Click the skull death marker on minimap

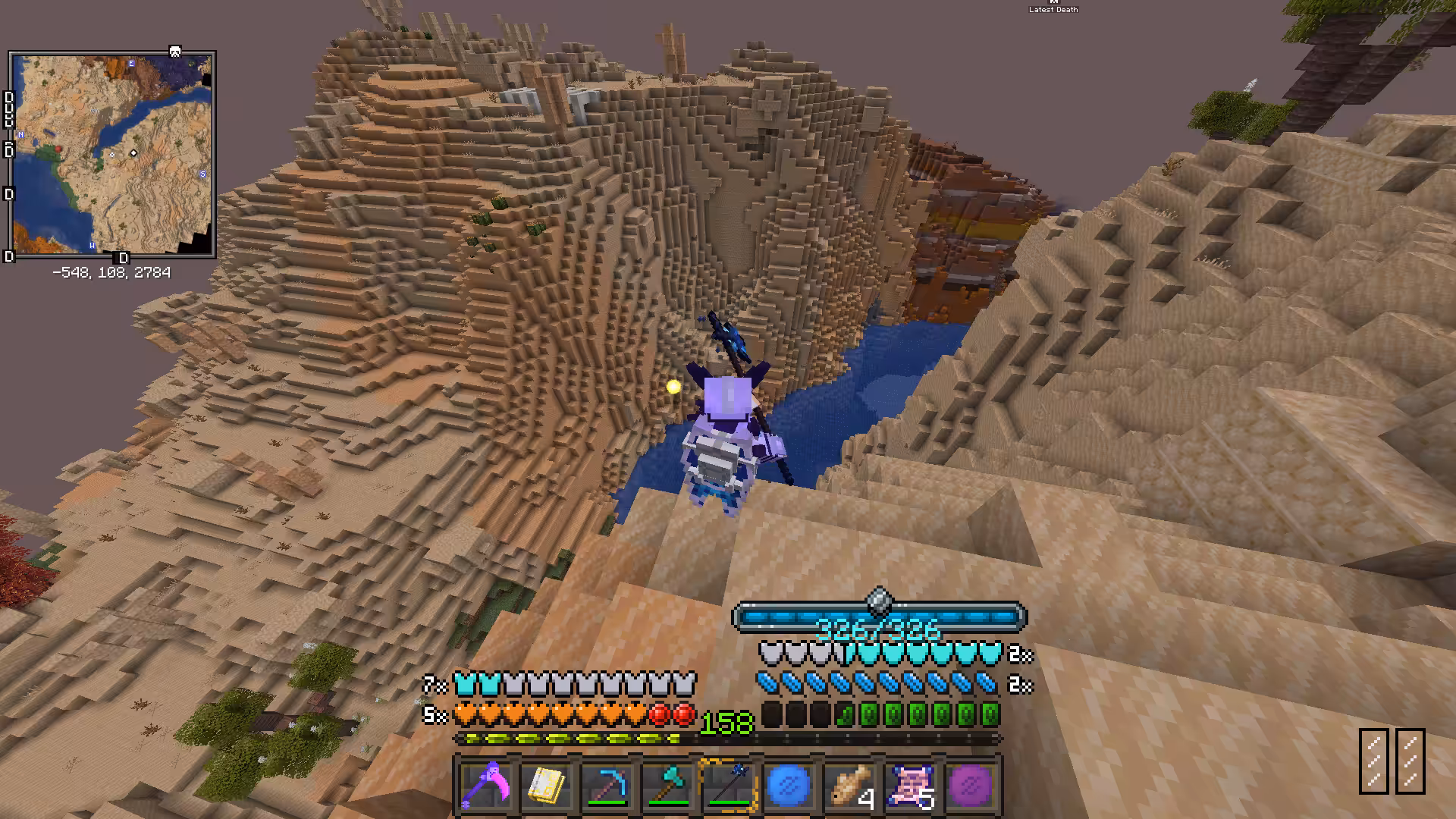(175, 52)
